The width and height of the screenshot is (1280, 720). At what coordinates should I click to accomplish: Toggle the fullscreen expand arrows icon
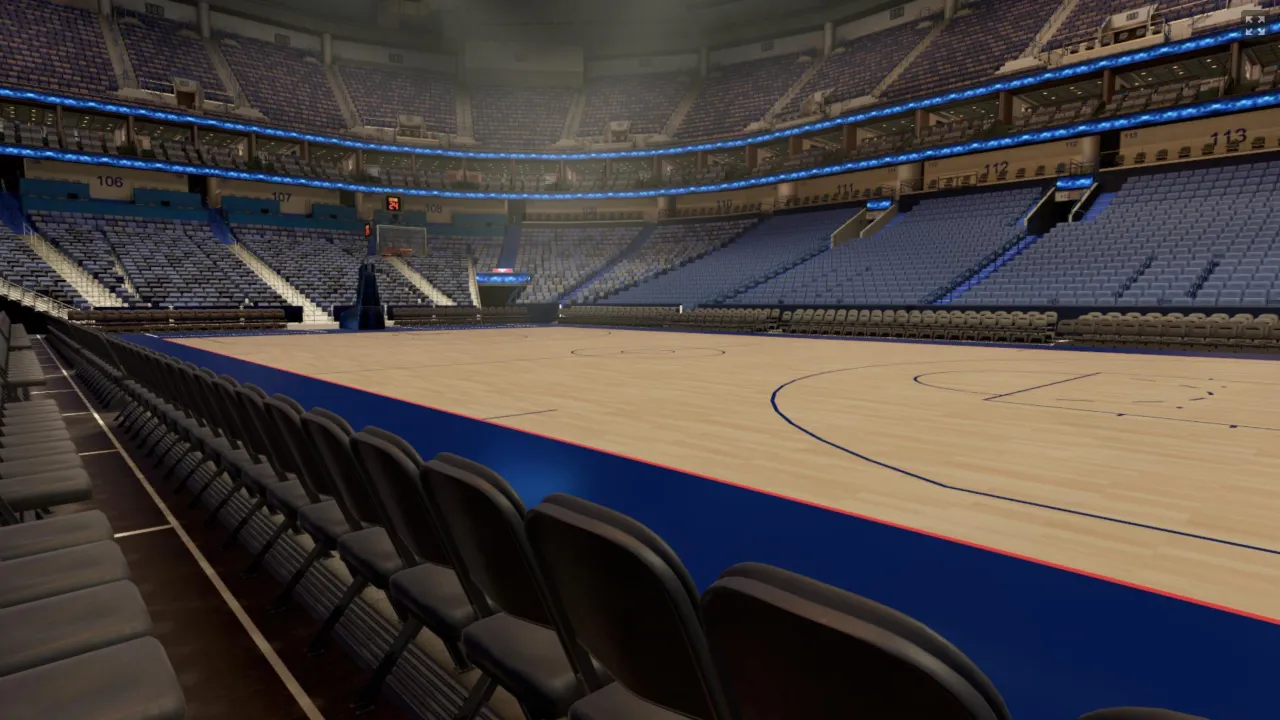click(x=1254, y=25)
